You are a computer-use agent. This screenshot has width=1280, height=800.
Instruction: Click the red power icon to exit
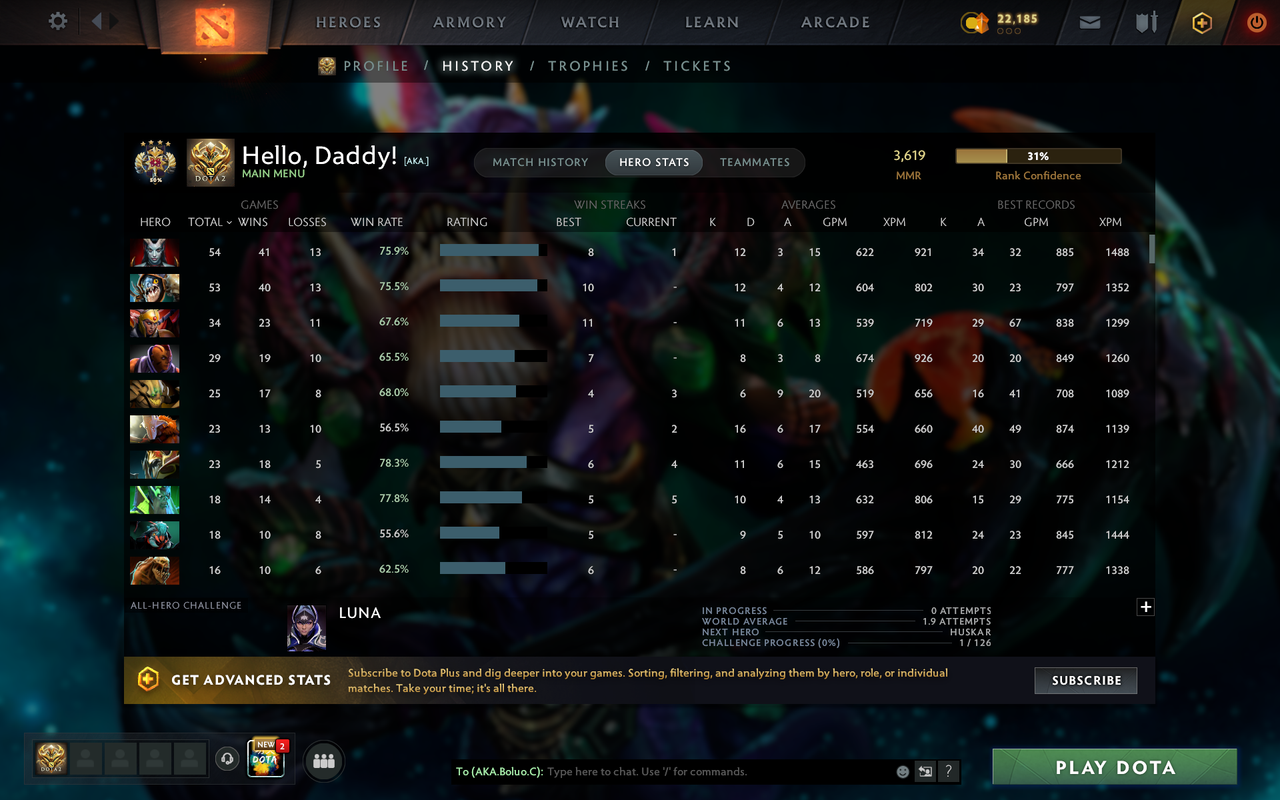[x=1256, y=21]
